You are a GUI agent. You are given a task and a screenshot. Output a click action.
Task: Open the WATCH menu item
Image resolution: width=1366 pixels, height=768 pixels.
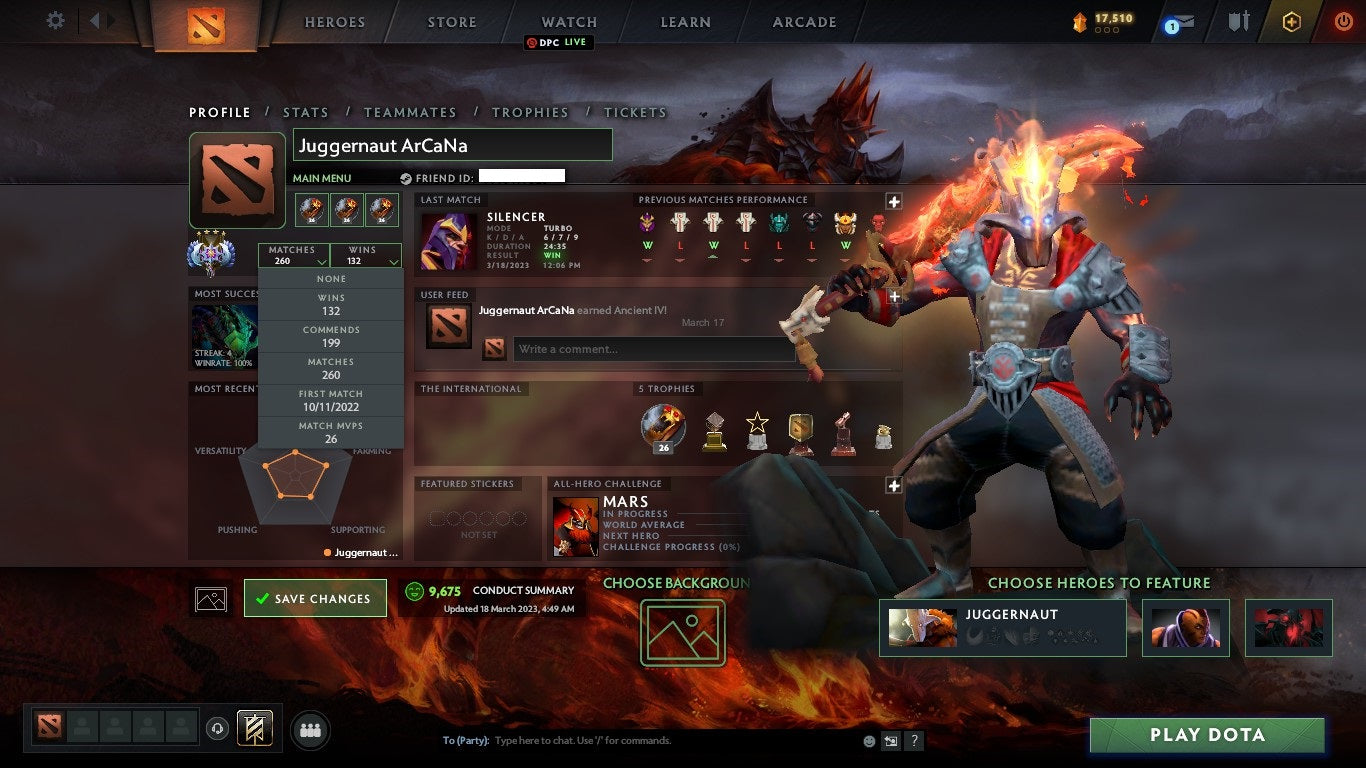568,21
